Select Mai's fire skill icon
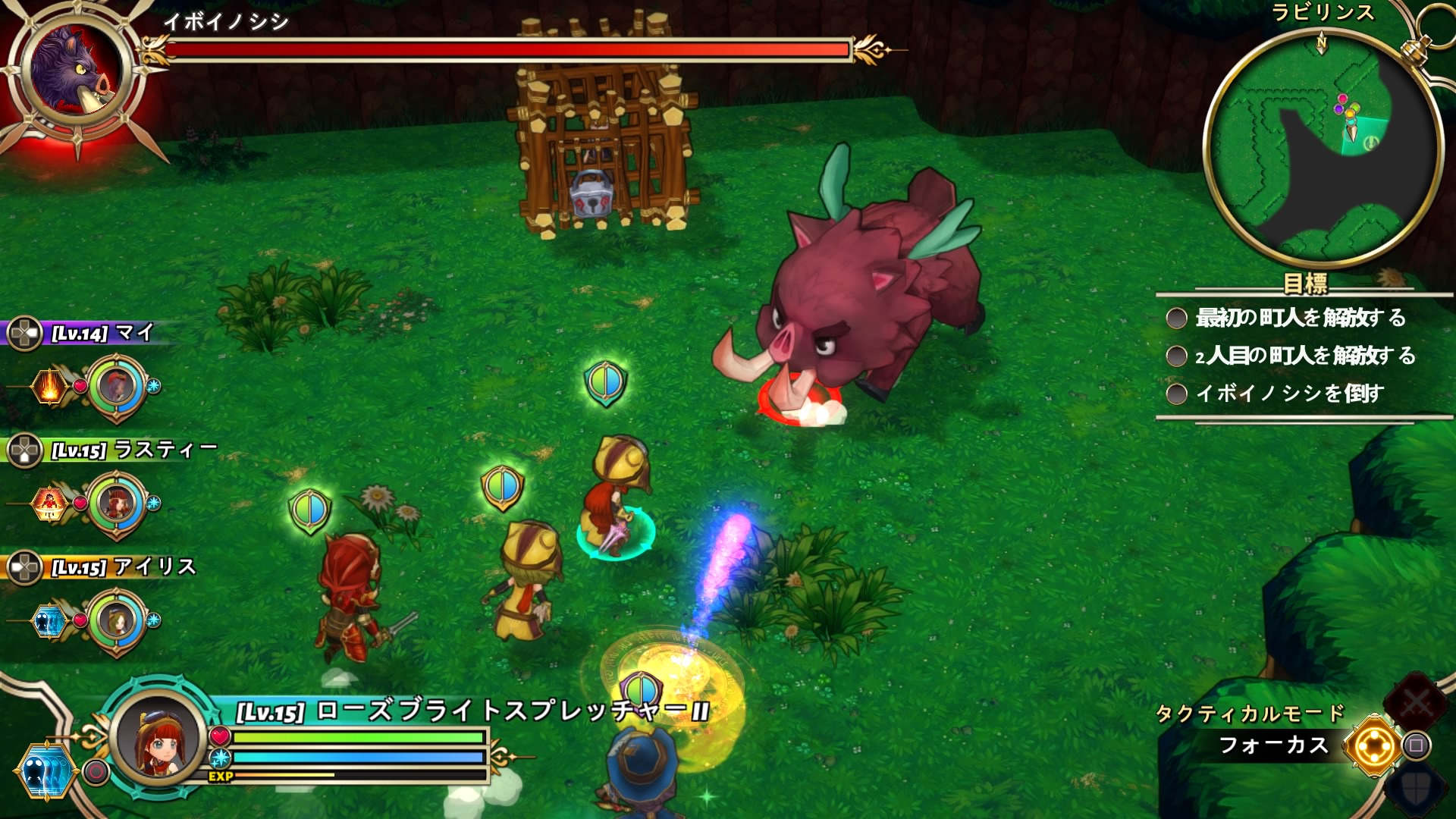The height and width of the screenshot is (819, 1456). [x=48, y=387]
